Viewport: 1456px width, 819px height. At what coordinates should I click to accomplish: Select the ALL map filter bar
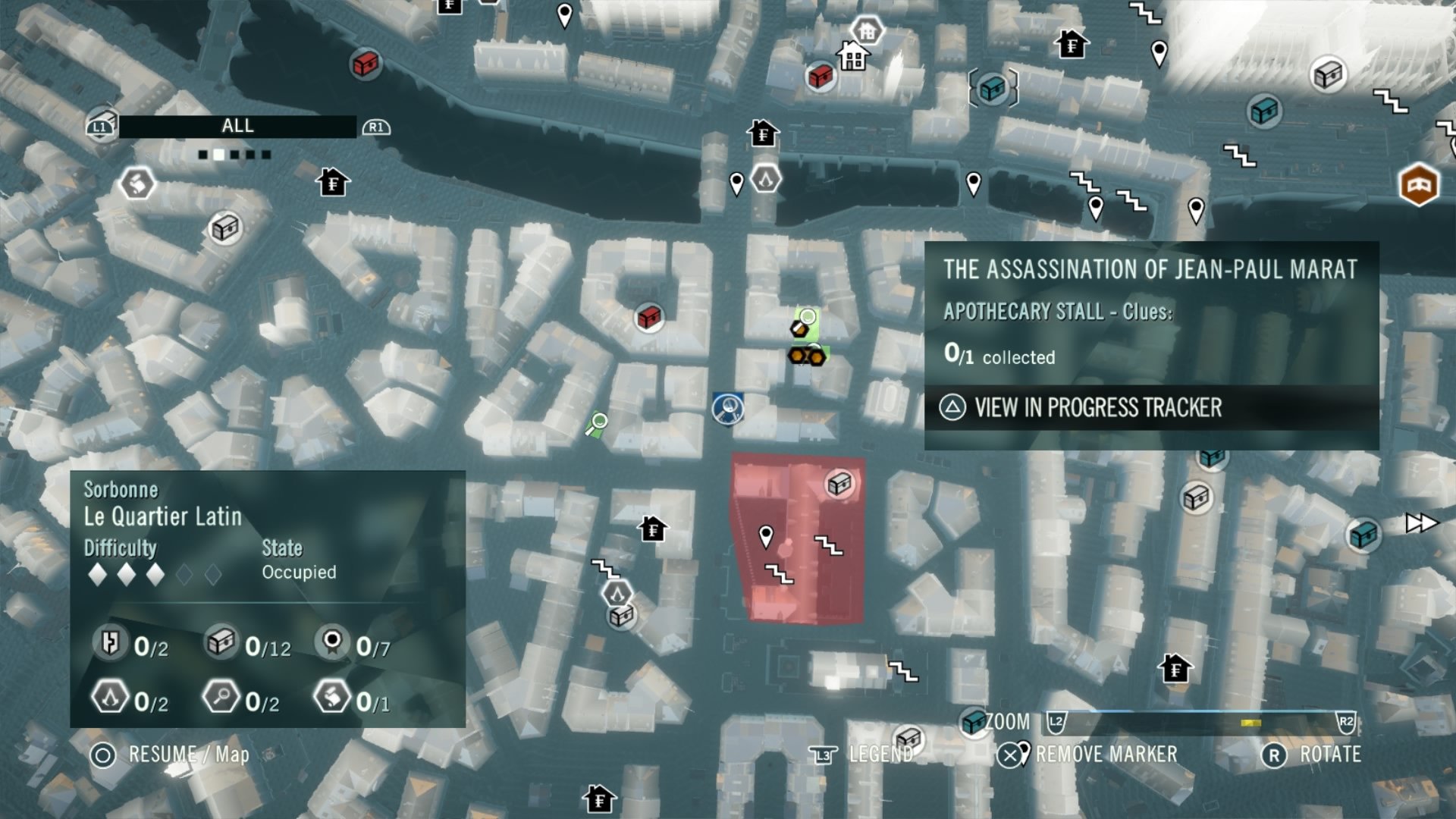[237, 127]
